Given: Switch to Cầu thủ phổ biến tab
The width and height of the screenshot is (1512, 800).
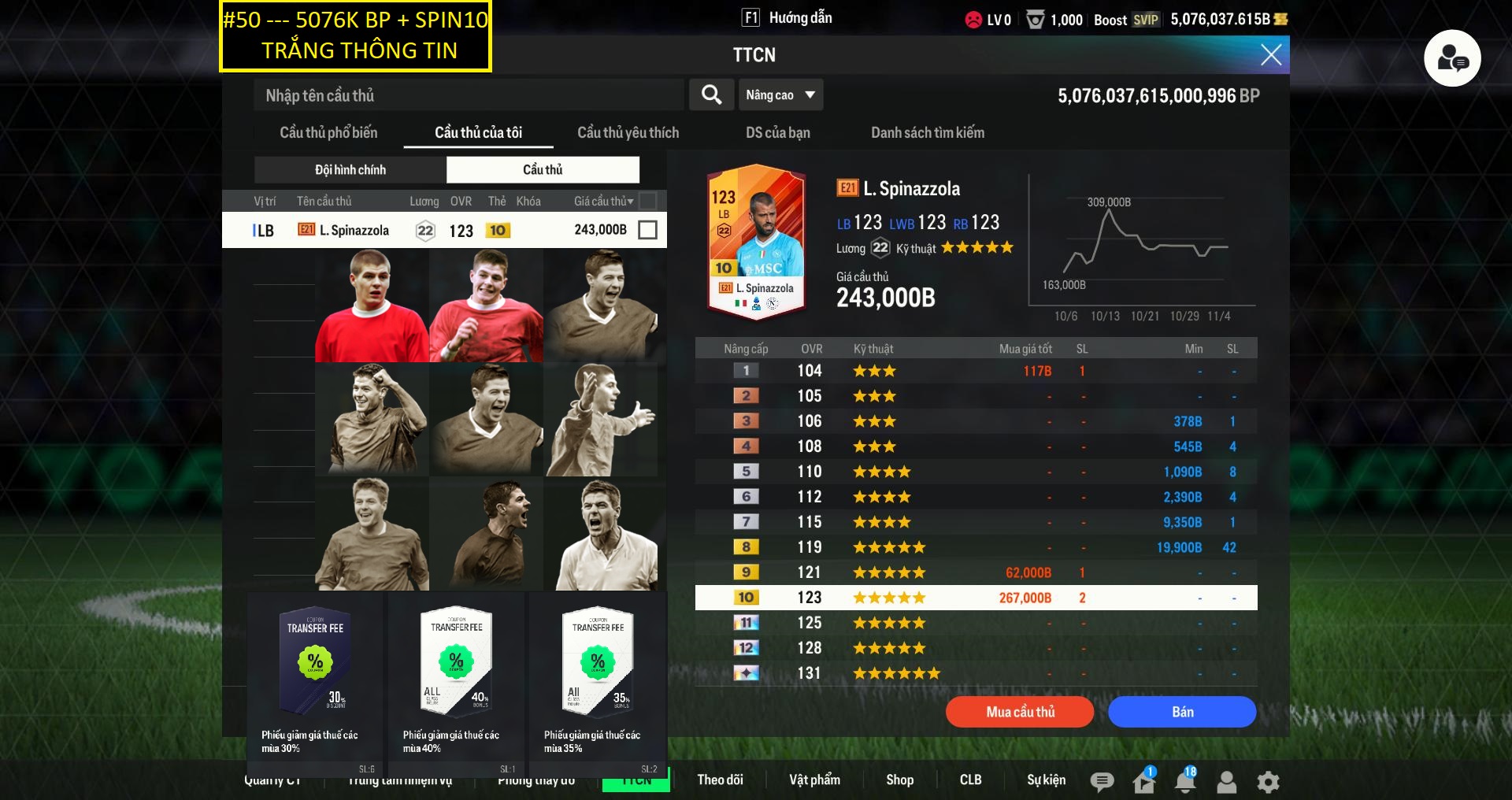Looking at the screenshot, I should [x=328, y=132].
